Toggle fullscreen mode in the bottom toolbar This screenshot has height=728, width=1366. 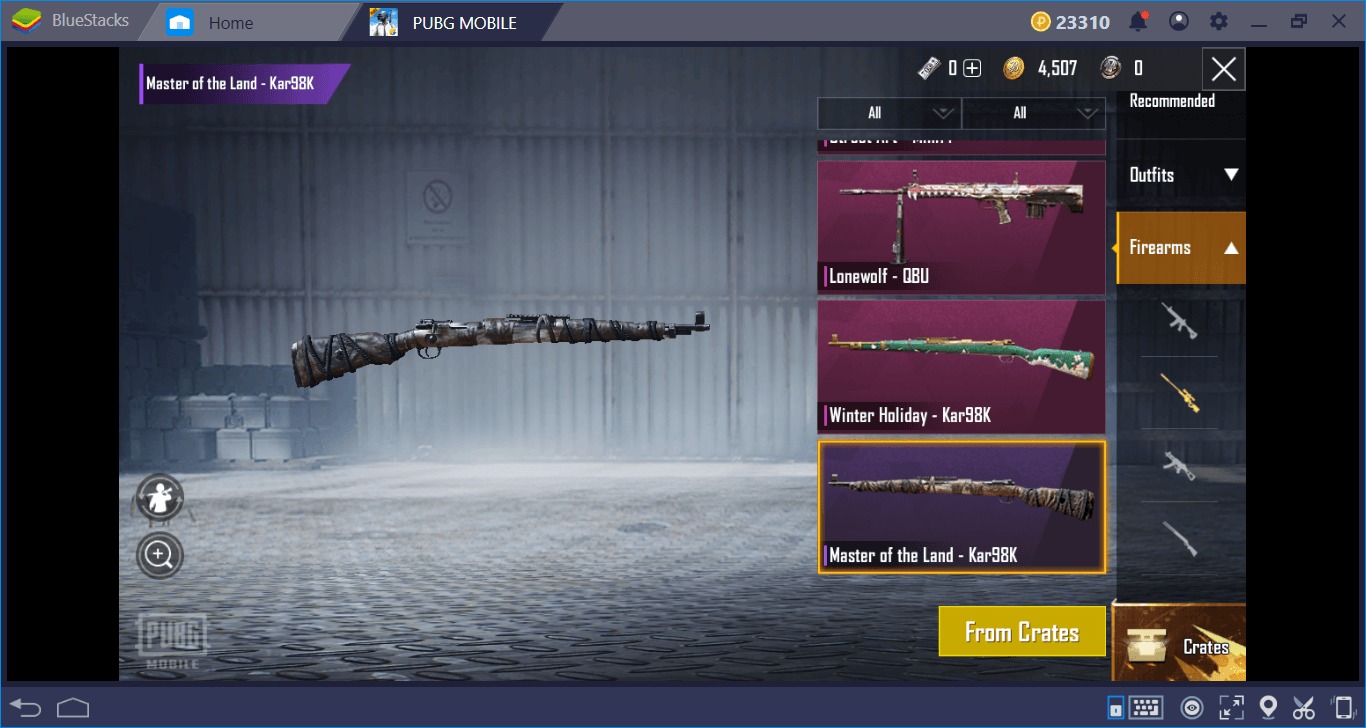pyautogui.click(x=1232, y=706)
